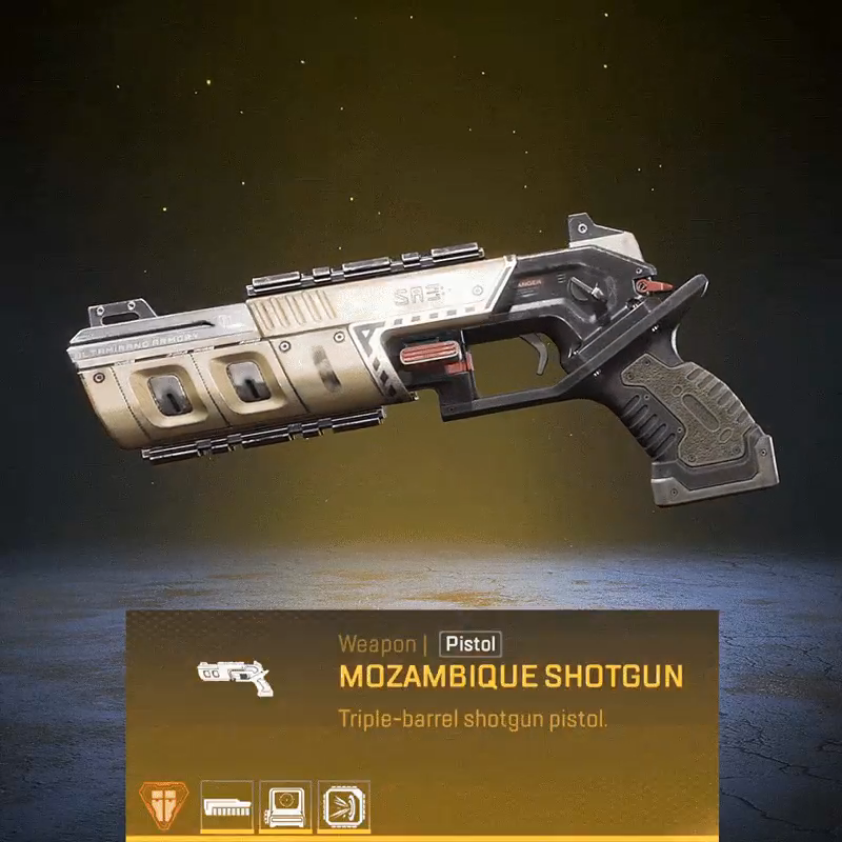
Task: Select the Mozambique pistol silhouette icon
Action: 236,676
